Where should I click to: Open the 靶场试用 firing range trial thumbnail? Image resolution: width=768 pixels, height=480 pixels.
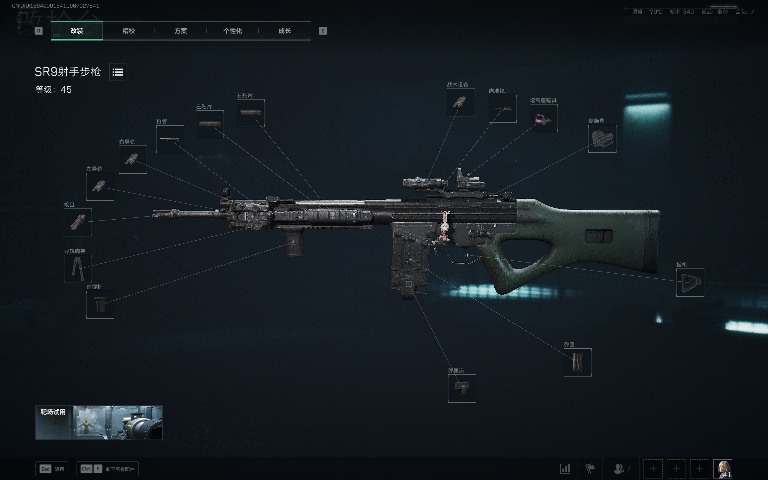pyautogui.click(x=99, y=422)
